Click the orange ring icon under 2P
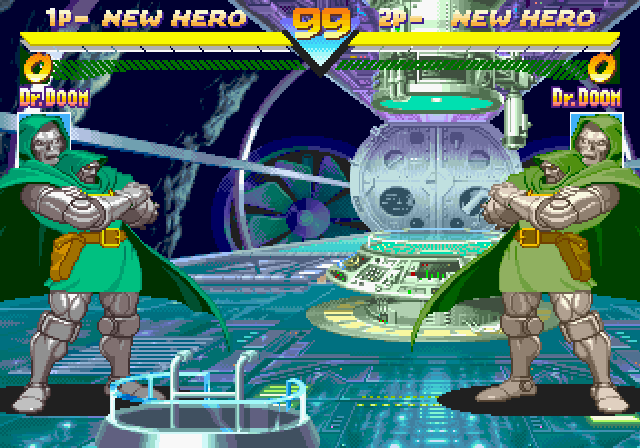The image size is (640, 448). [602, 68]
